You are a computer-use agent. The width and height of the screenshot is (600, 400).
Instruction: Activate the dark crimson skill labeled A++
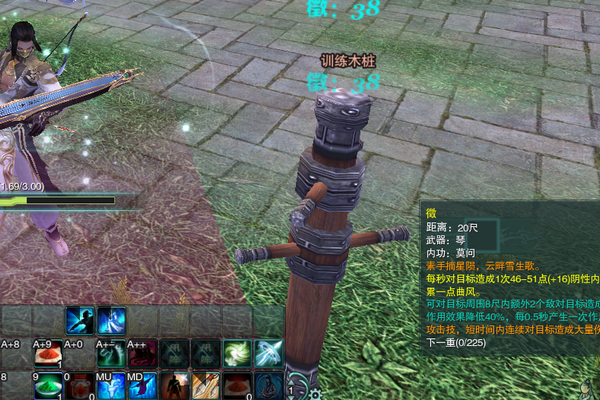click(x=143, y=353)
